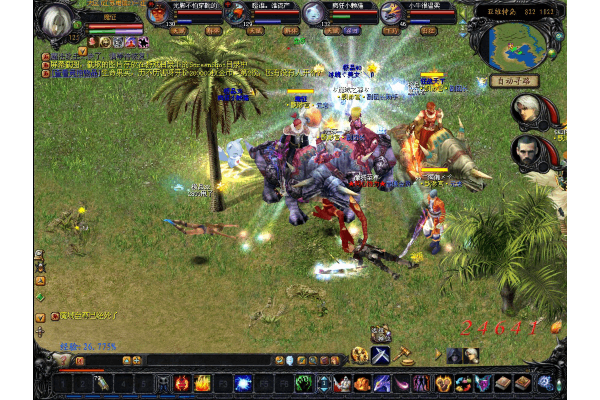Activate the green claw skill

click(x=302, y=382)
